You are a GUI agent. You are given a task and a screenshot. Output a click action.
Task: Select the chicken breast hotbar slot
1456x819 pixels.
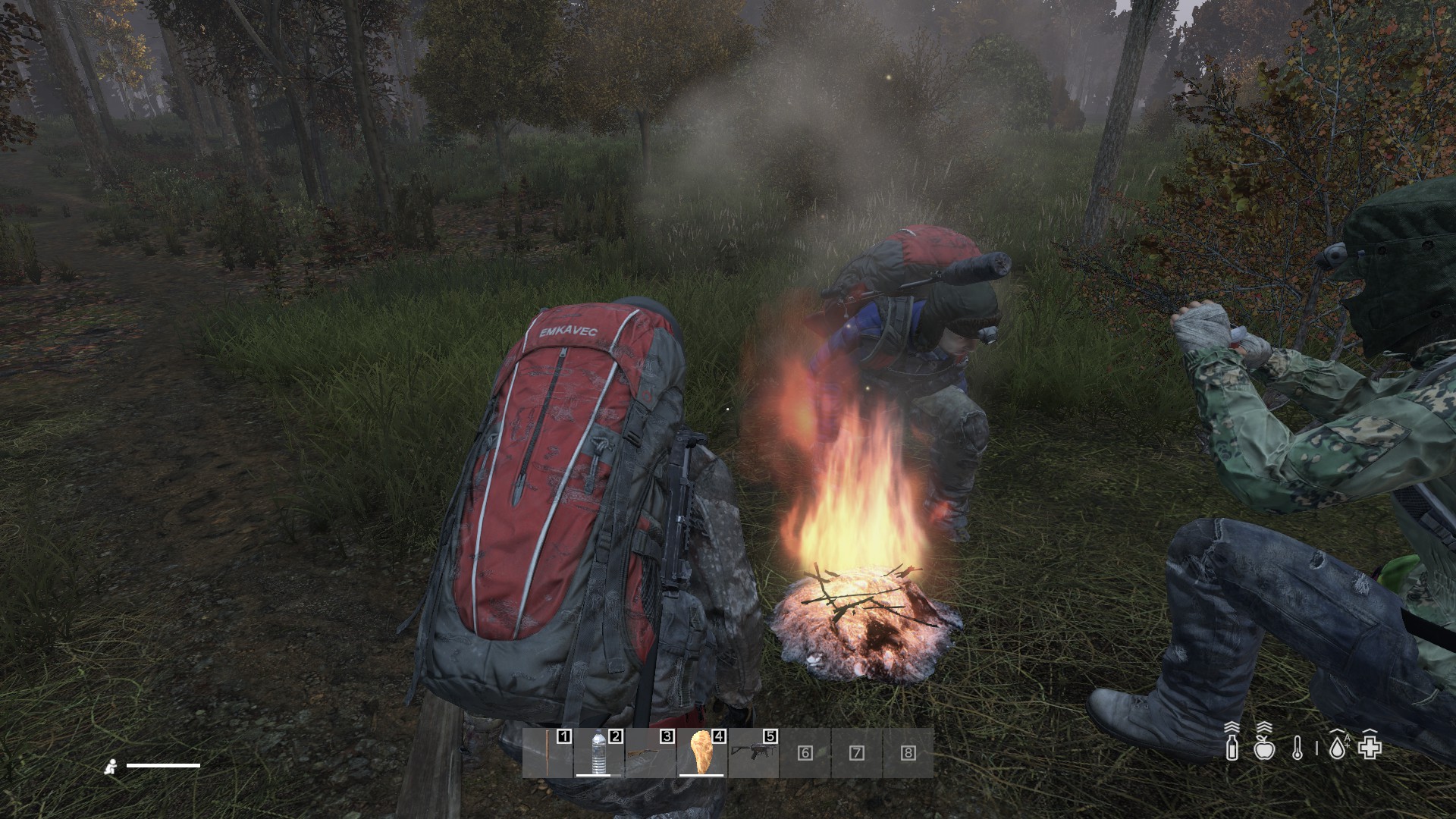click(701, 752)
